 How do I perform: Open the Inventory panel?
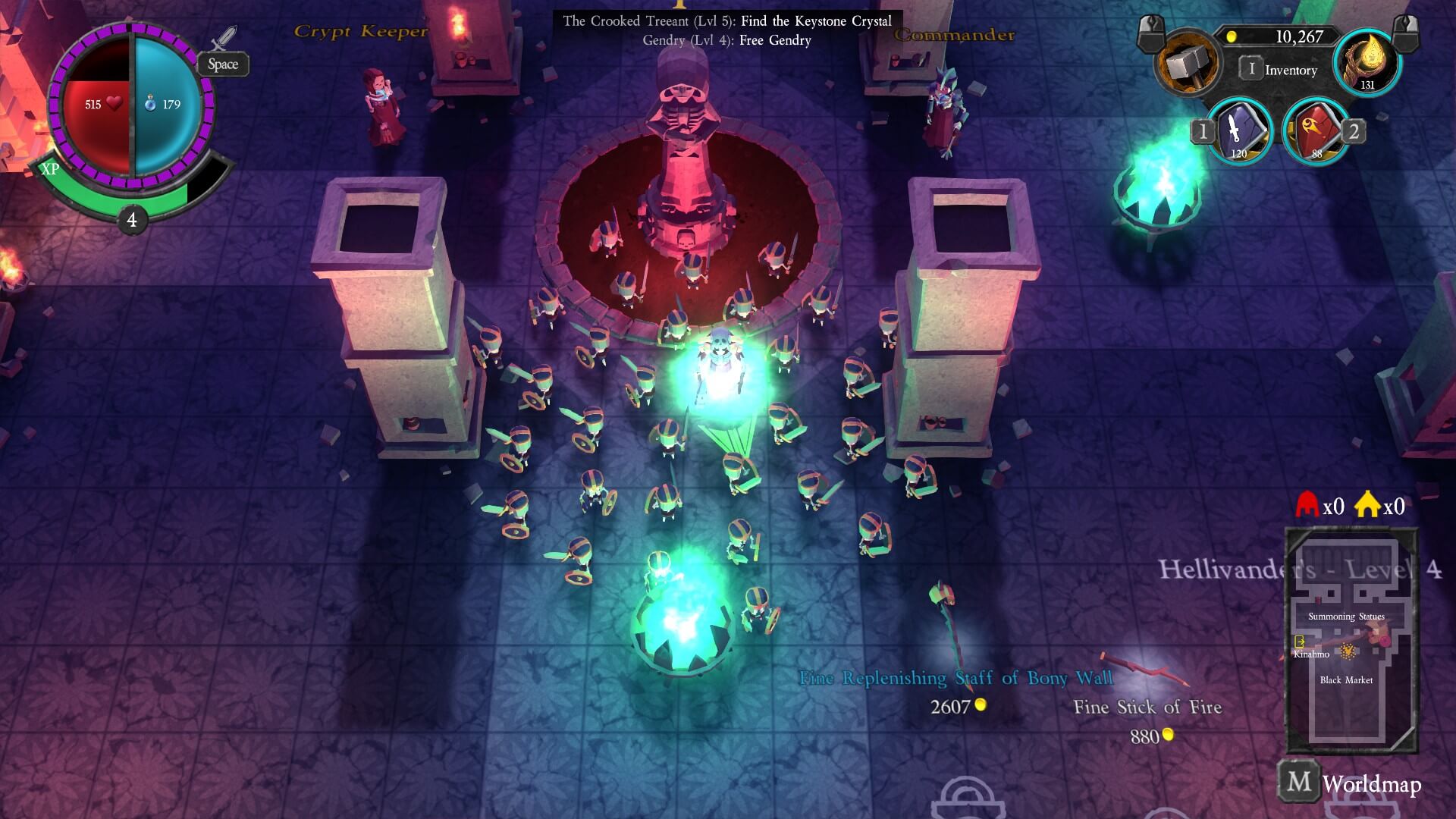[1280, 70]
